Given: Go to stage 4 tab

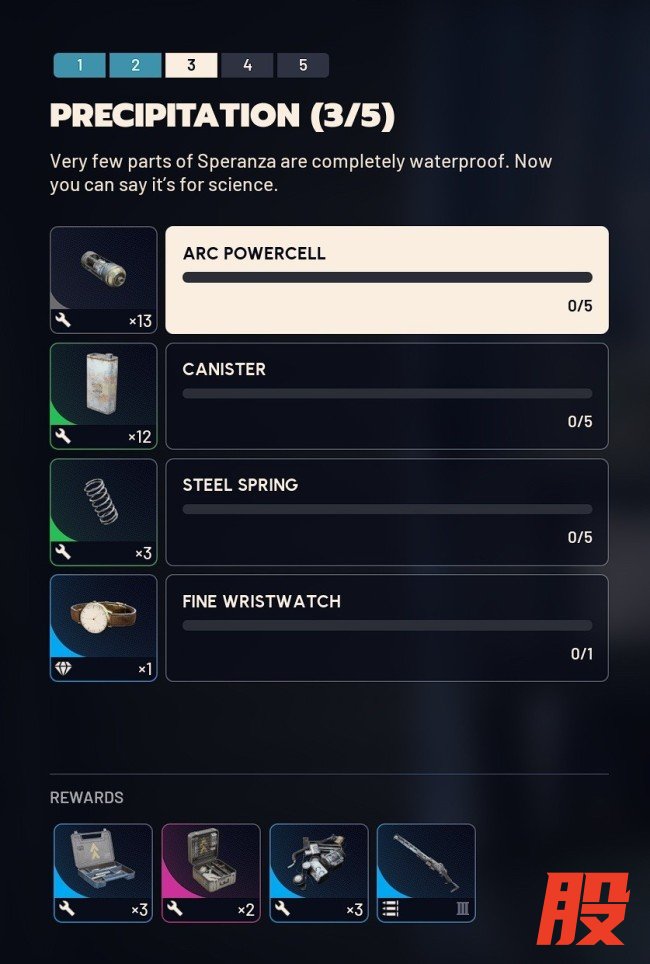Looking at the screenshot, I should [x=247, y=66].
